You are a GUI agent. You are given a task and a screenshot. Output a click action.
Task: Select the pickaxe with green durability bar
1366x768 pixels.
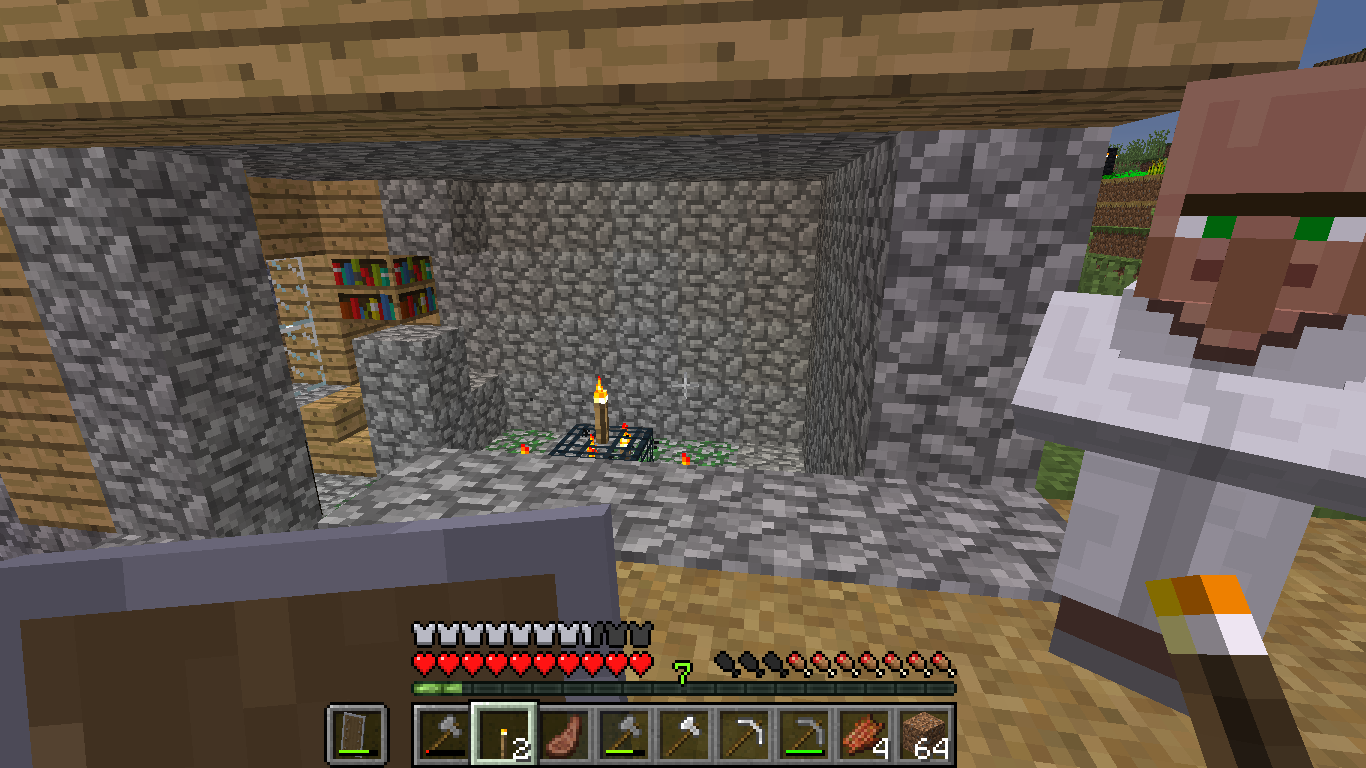coord(804,734)
